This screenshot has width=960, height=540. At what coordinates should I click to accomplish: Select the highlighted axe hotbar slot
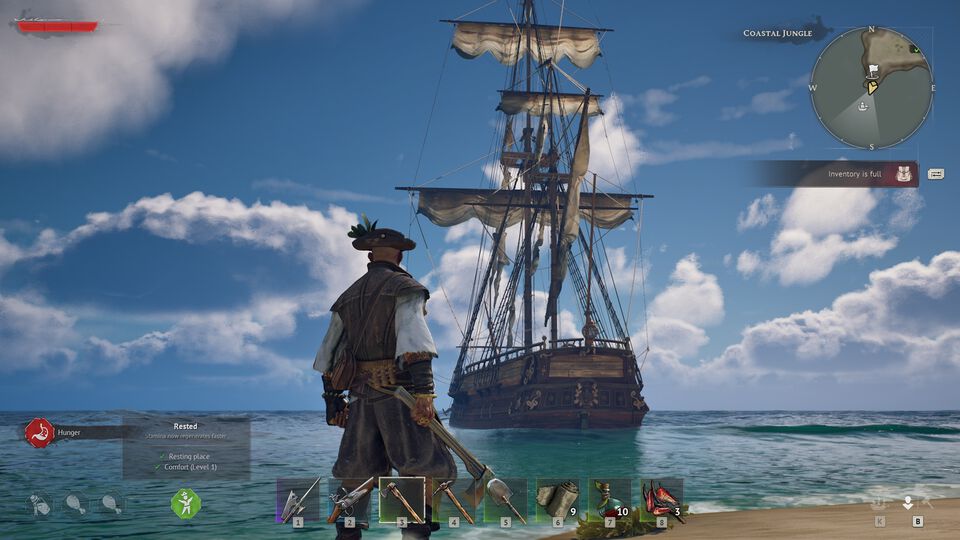point(401,500)
